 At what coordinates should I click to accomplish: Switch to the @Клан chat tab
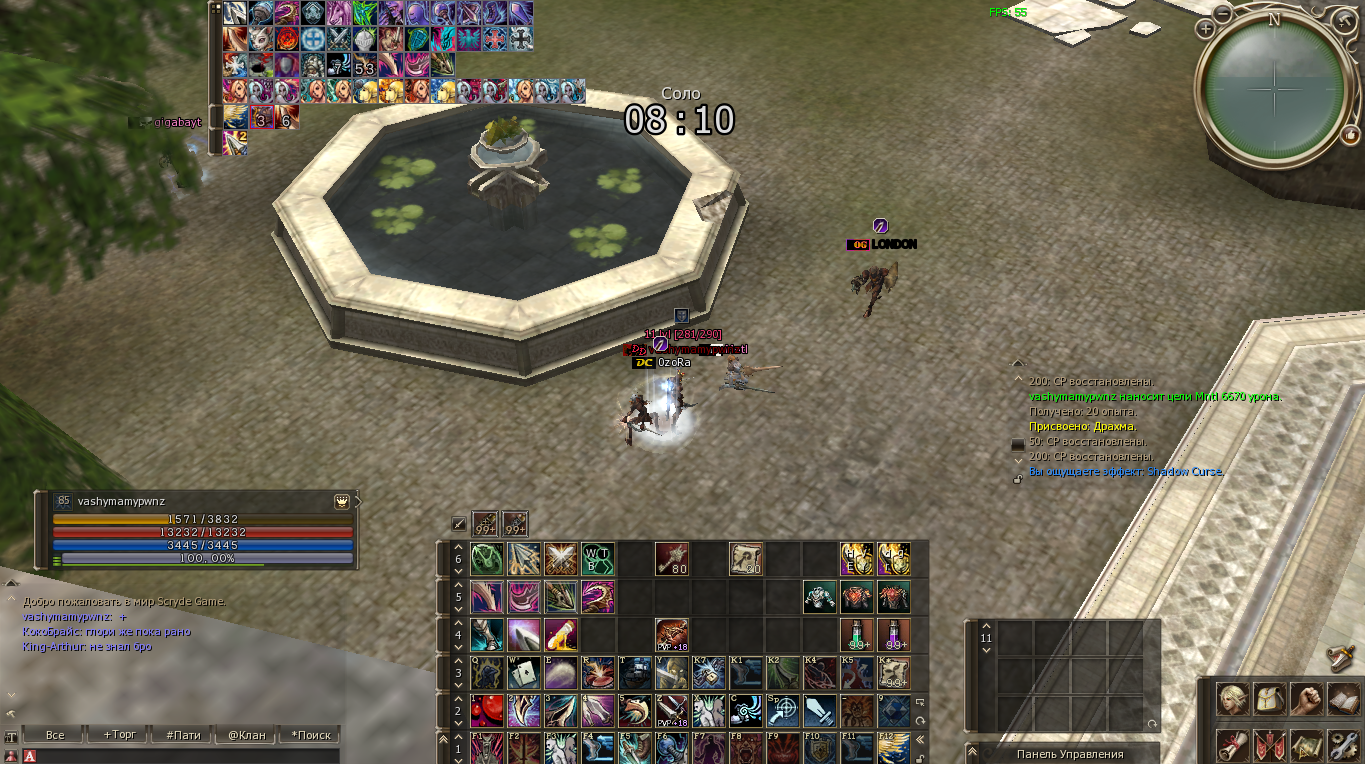pos(246,734)
